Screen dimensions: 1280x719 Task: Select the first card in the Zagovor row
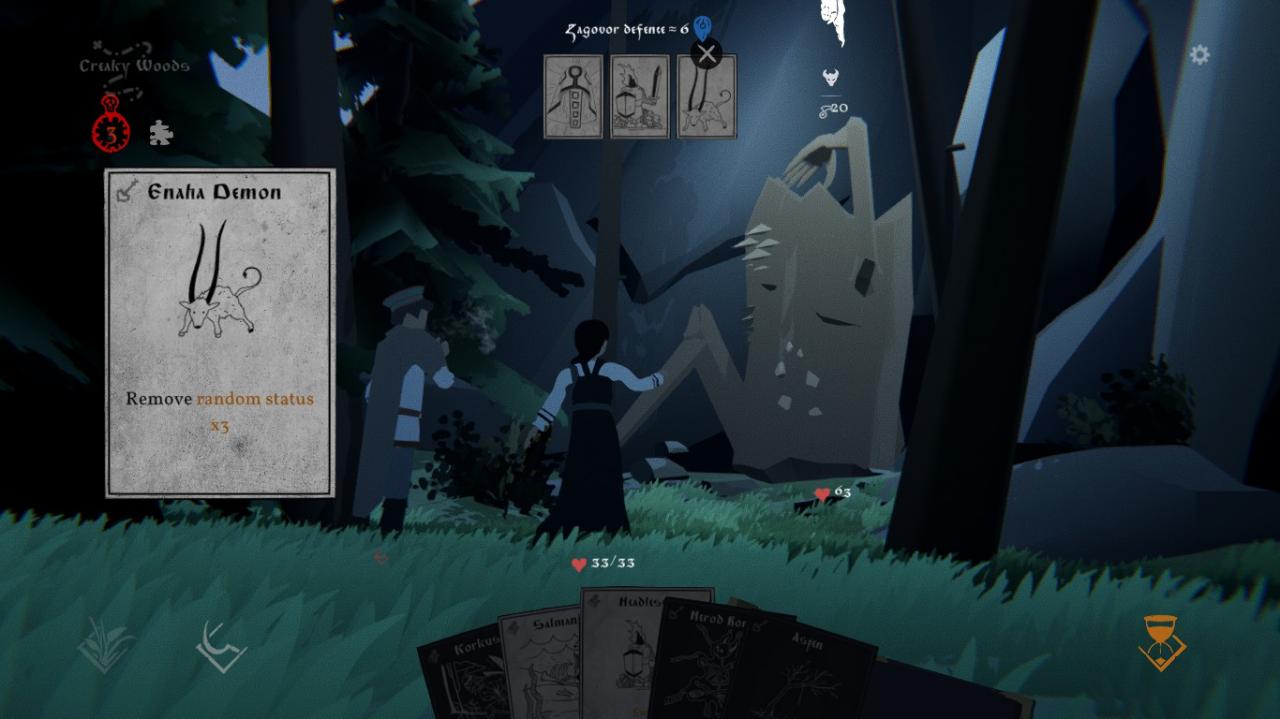[x=573, y=97]
